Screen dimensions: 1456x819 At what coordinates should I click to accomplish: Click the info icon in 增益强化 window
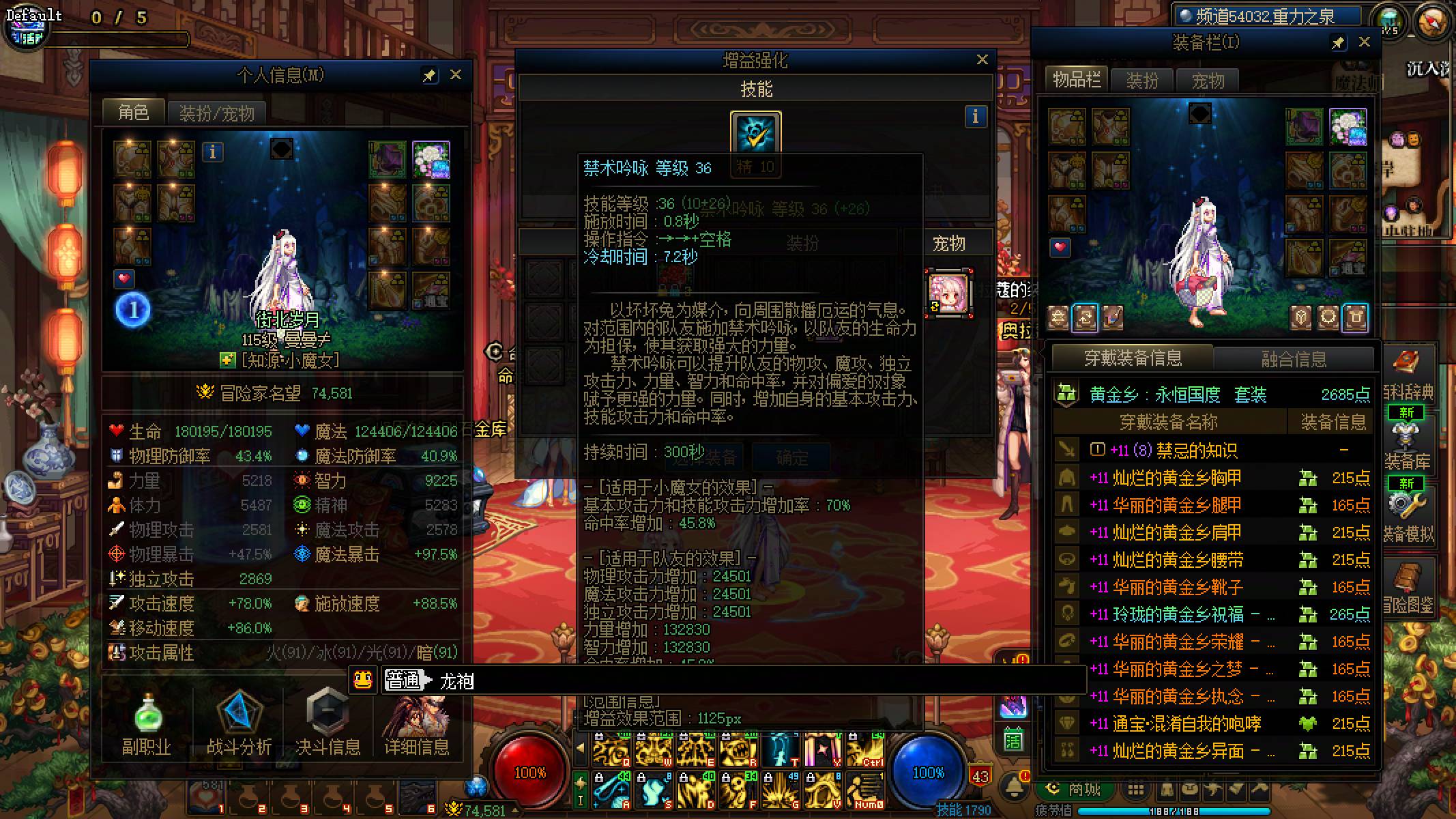click(974, 117)
